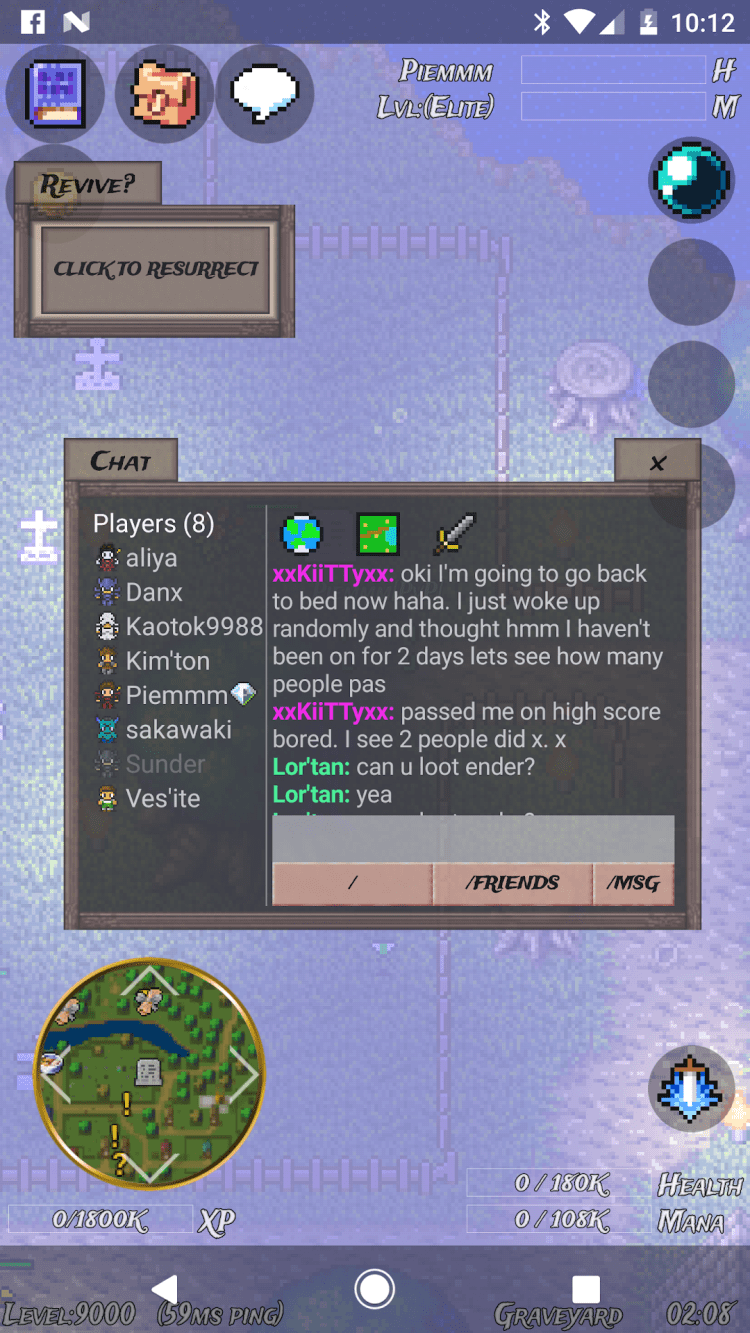Image resolution: width=750 pixels, height=1333 pixels.
Task: Activate the teal orb ability
Action: 691,181
